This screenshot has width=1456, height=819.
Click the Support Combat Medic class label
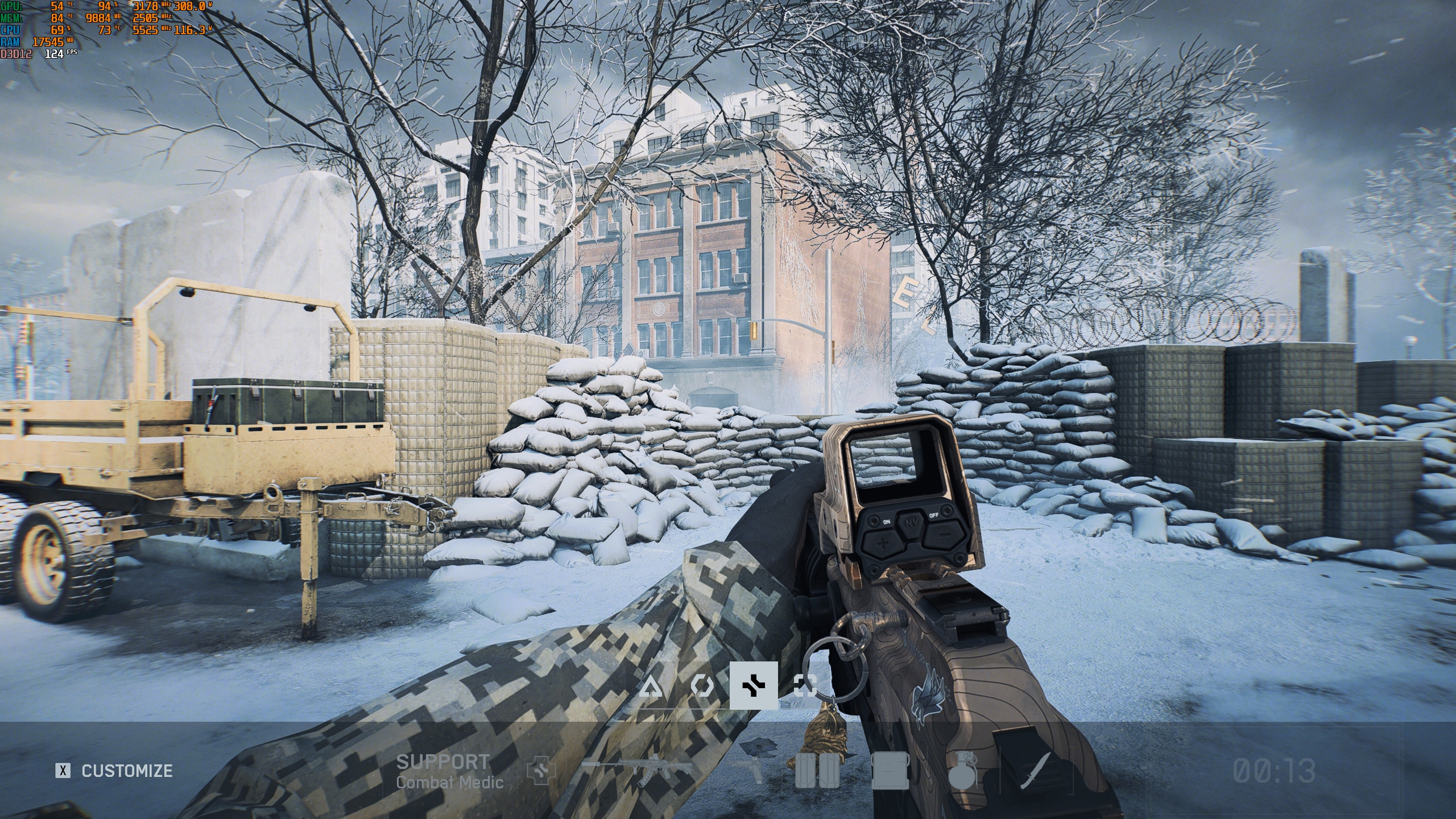449,771
